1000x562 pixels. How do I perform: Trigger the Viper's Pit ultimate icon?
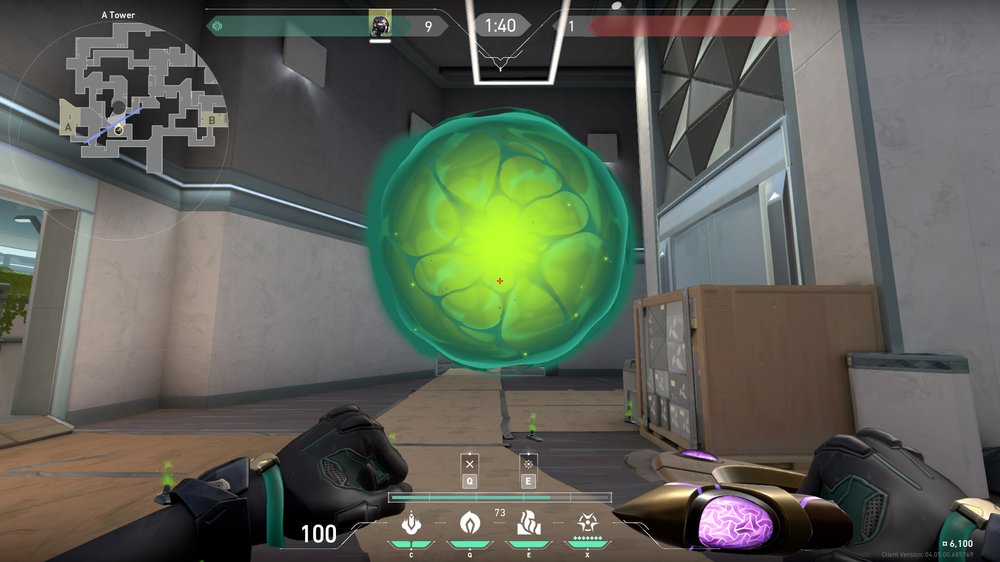click(x=586, y=522)
